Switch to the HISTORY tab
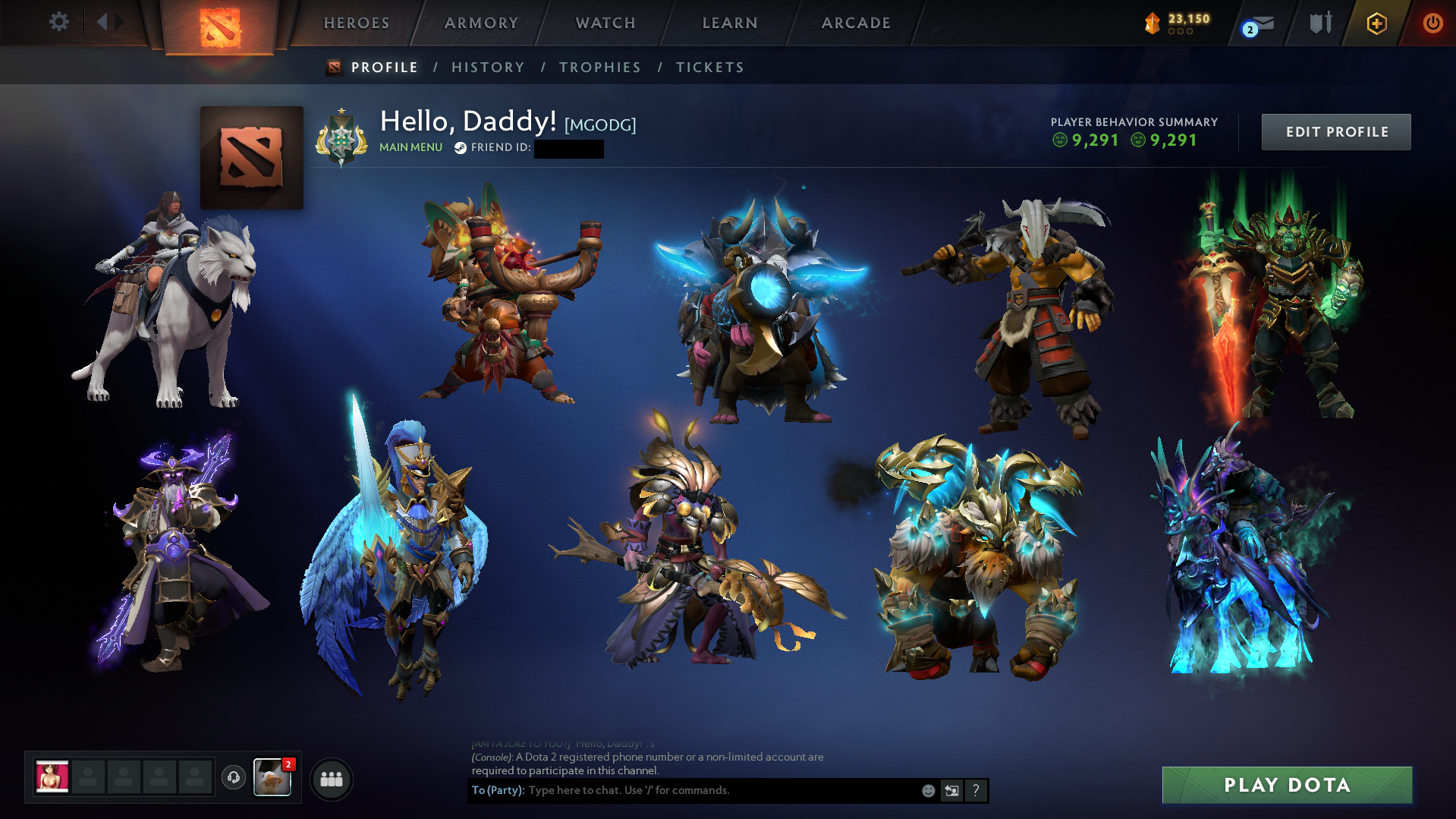 coord(488,67)
